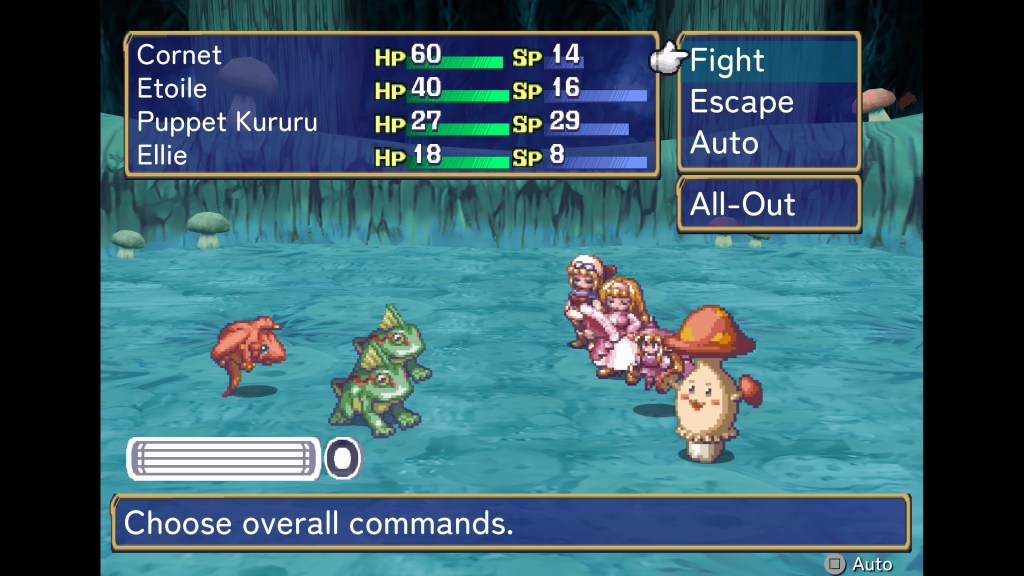Choose Escape from the battle menu
This screenshot has width=1024, height=576.
pos(741,102)
